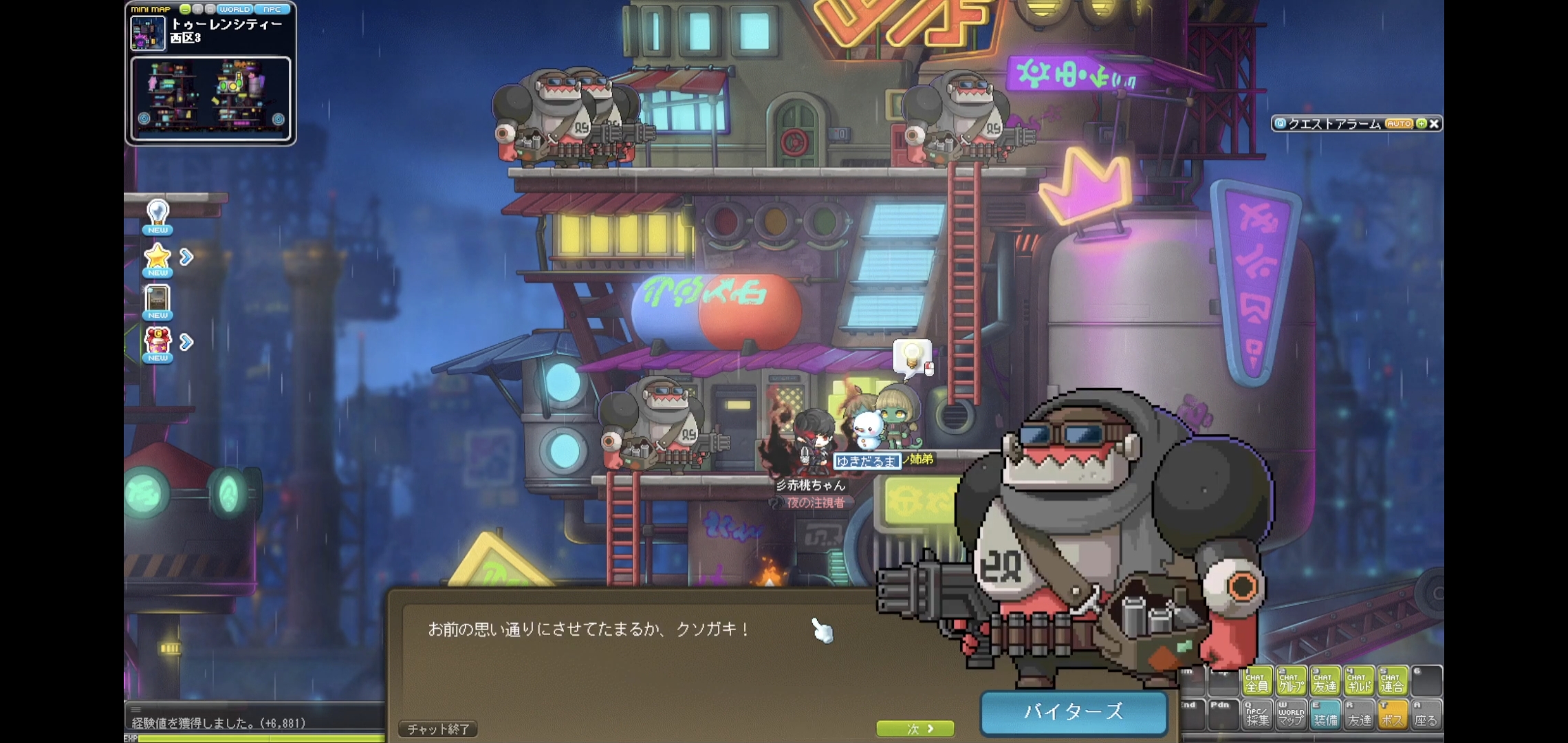
Task: Open the 装備 equipment quickslot
Action: point(1325,715)
